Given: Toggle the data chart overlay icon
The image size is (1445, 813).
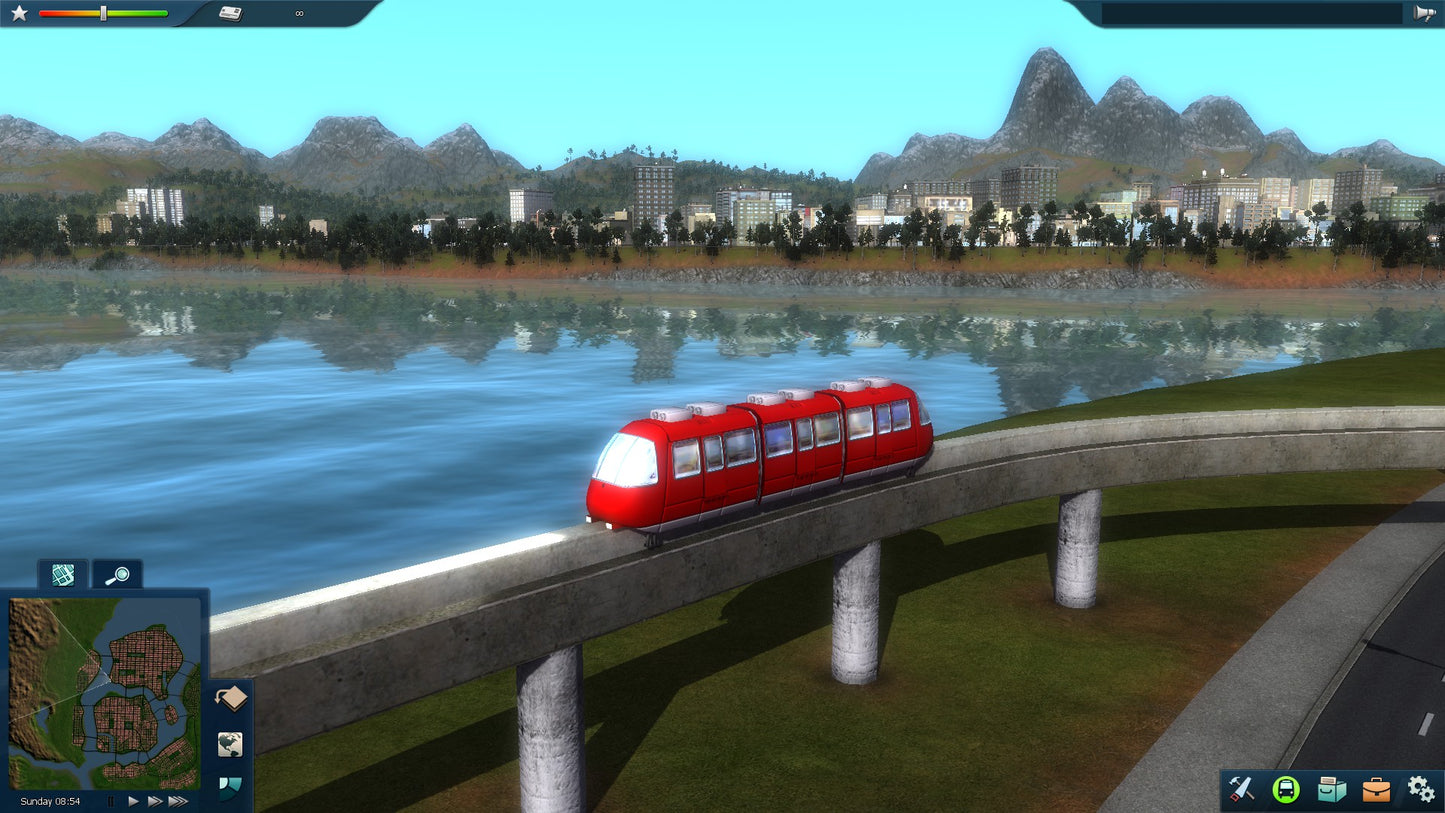Looking at the screenshot, I should click(x=228, y=788).
